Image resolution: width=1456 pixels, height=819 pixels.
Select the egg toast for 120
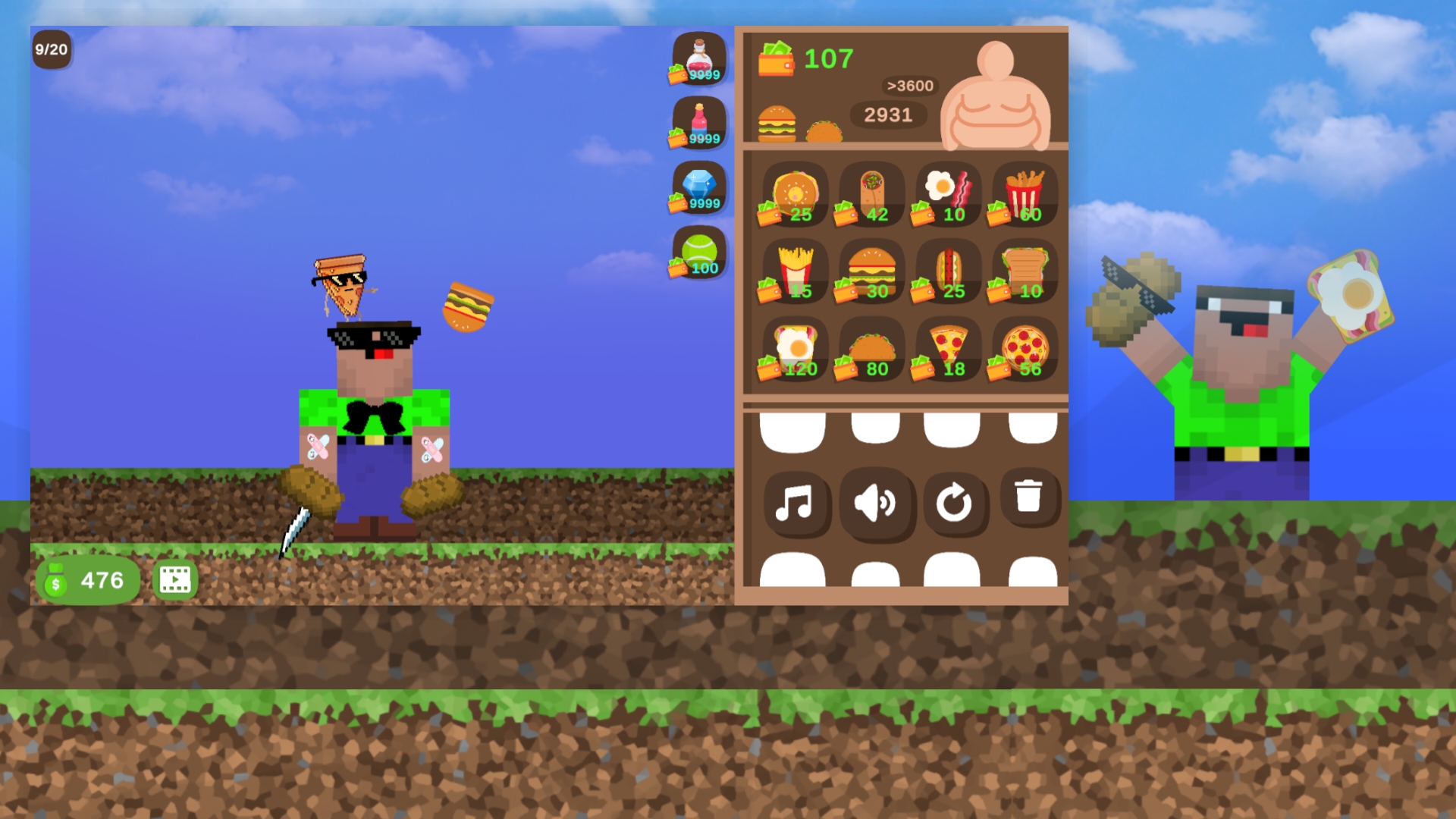[795, 349]
